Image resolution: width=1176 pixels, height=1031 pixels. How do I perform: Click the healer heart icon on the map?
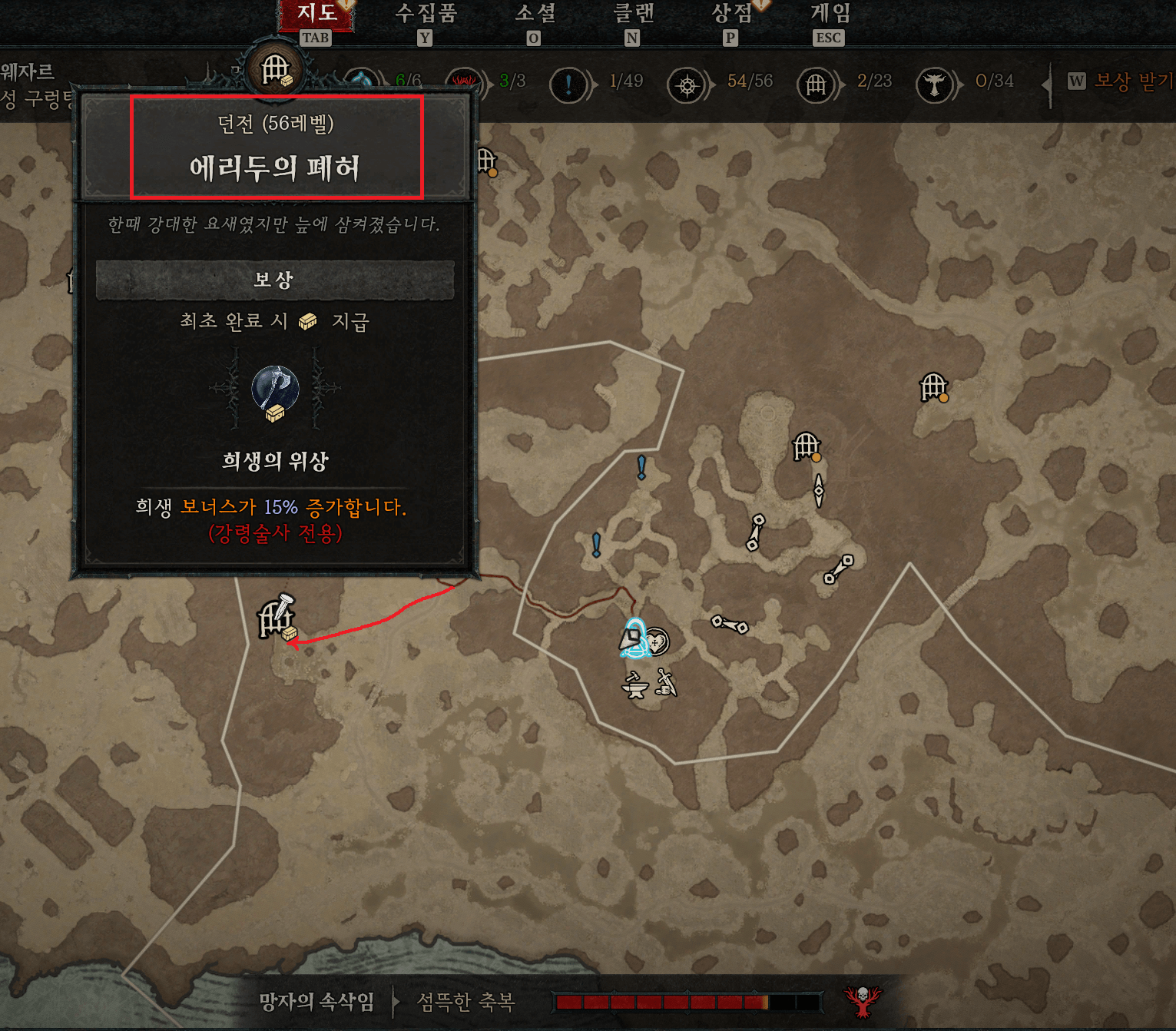point(658,641)
